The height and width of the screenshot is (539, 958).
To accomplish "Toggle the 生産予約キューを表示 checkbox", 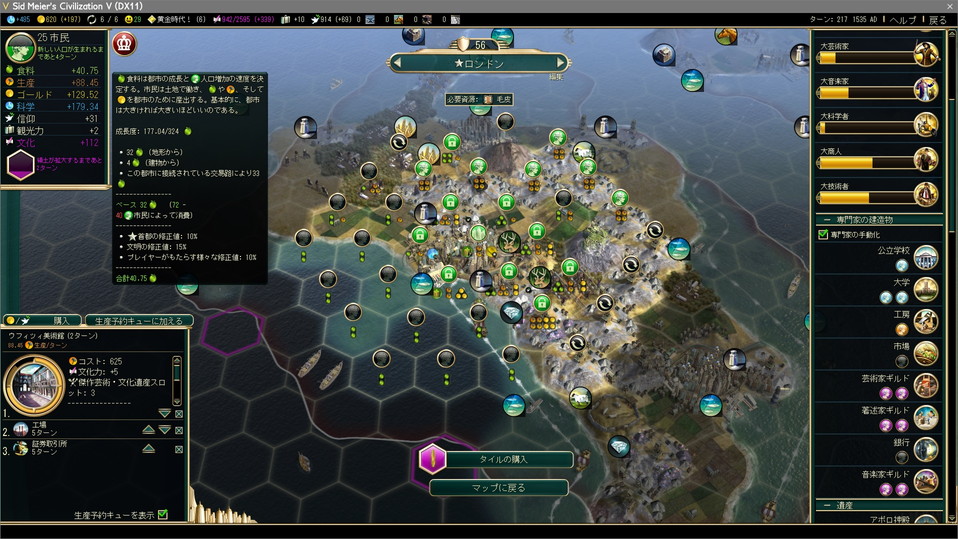I will [162, 515].
